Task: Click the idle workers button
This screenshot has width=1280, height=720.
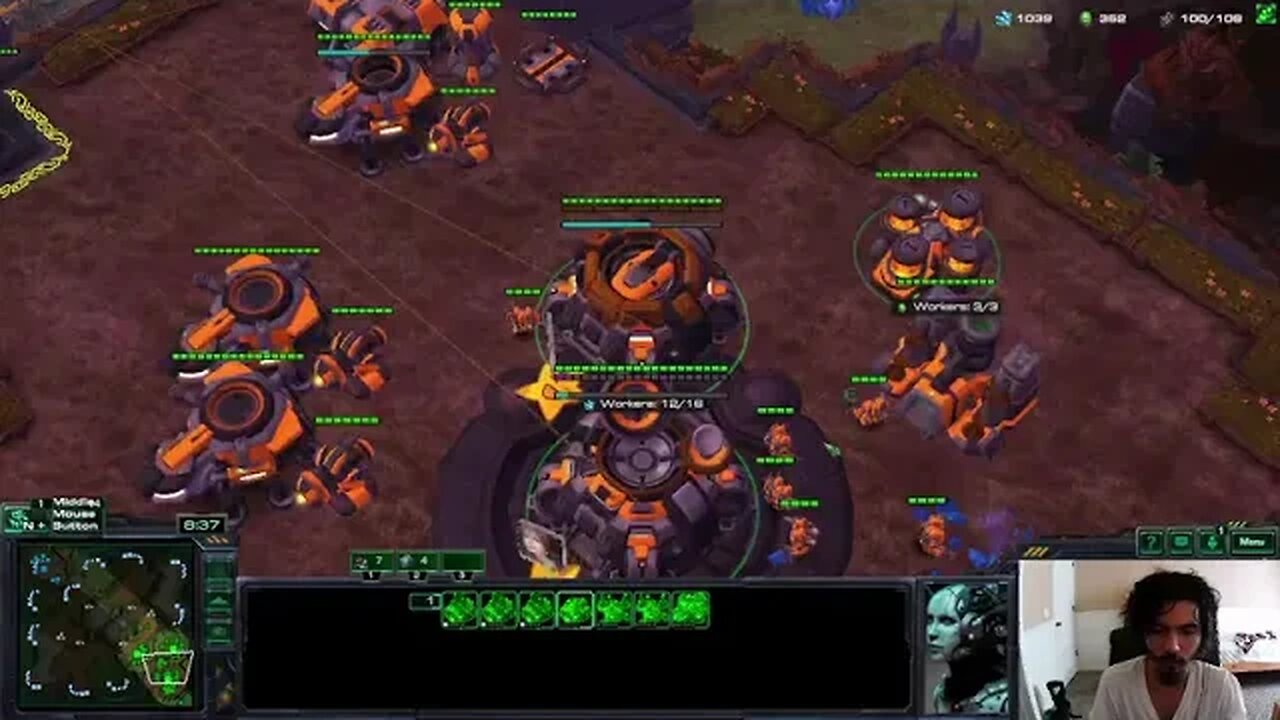Action: pyautogui.click(x=17, y=519)
